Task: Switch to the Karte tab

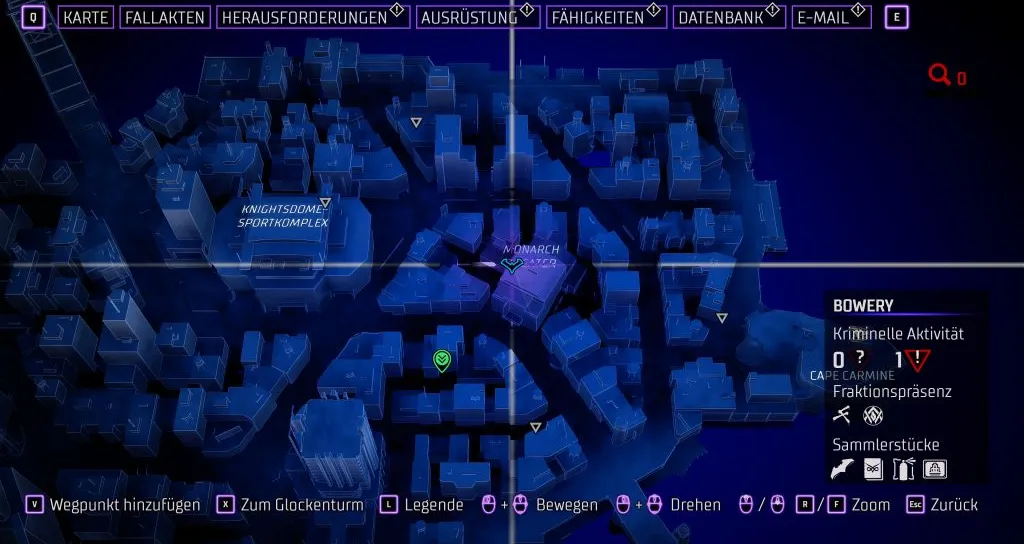Action: coord(85,17)
